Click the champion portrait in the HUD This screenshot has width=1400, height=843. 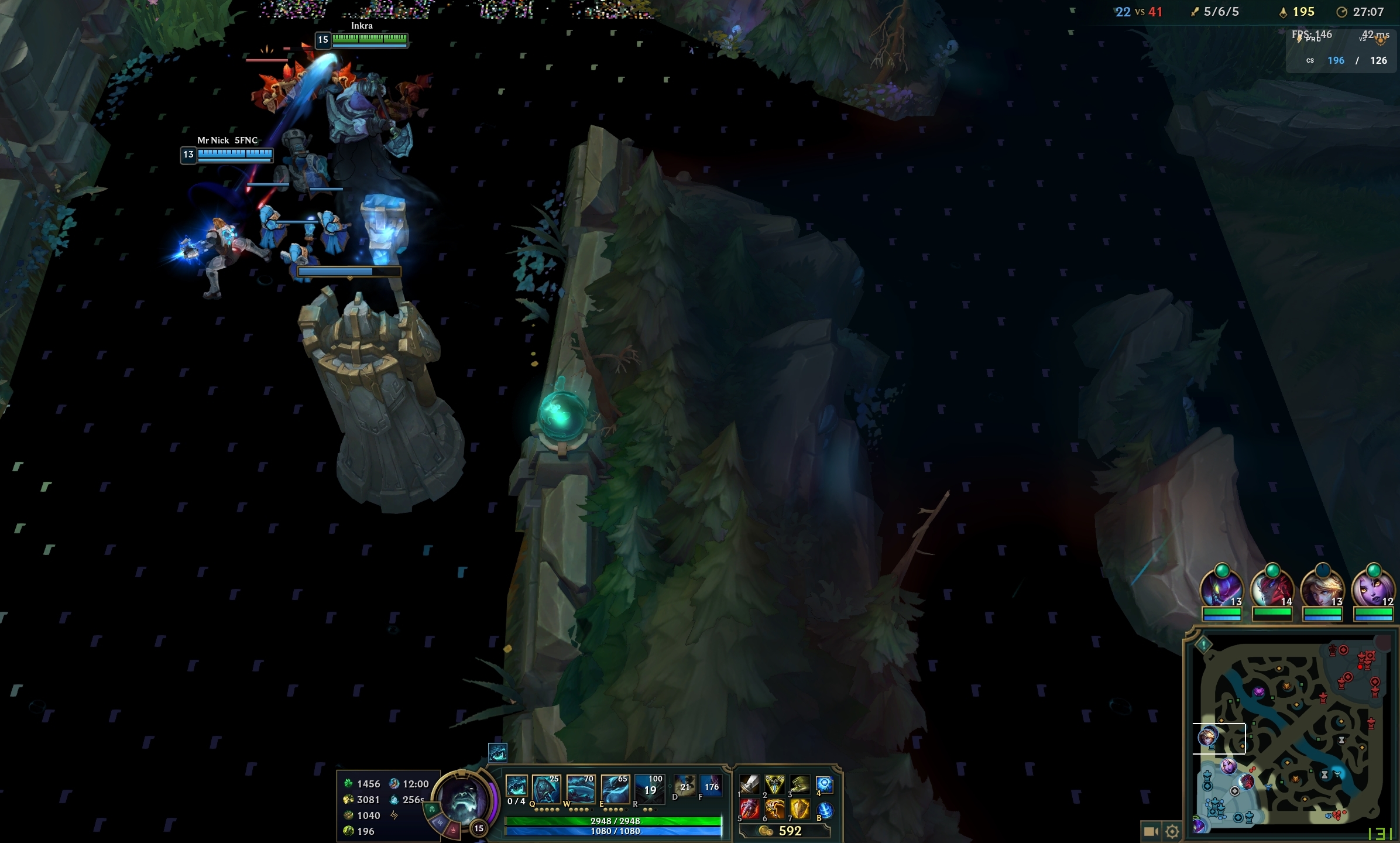click(x=464, y=799)
